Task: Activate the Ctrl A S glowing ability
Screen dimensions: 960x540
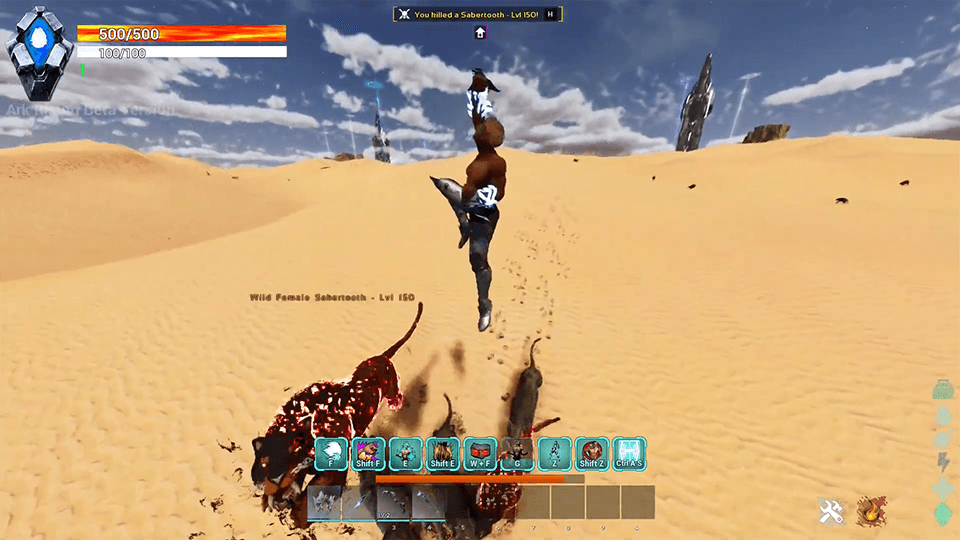Action: [629, 454]
